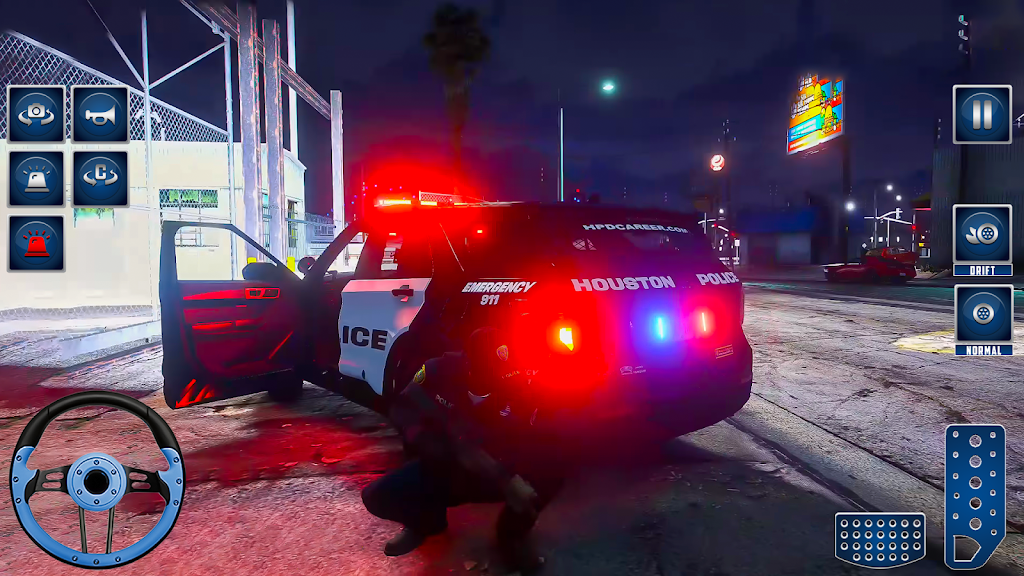
Task: Tap the rotating C control-change button
Action: (100, 179)
